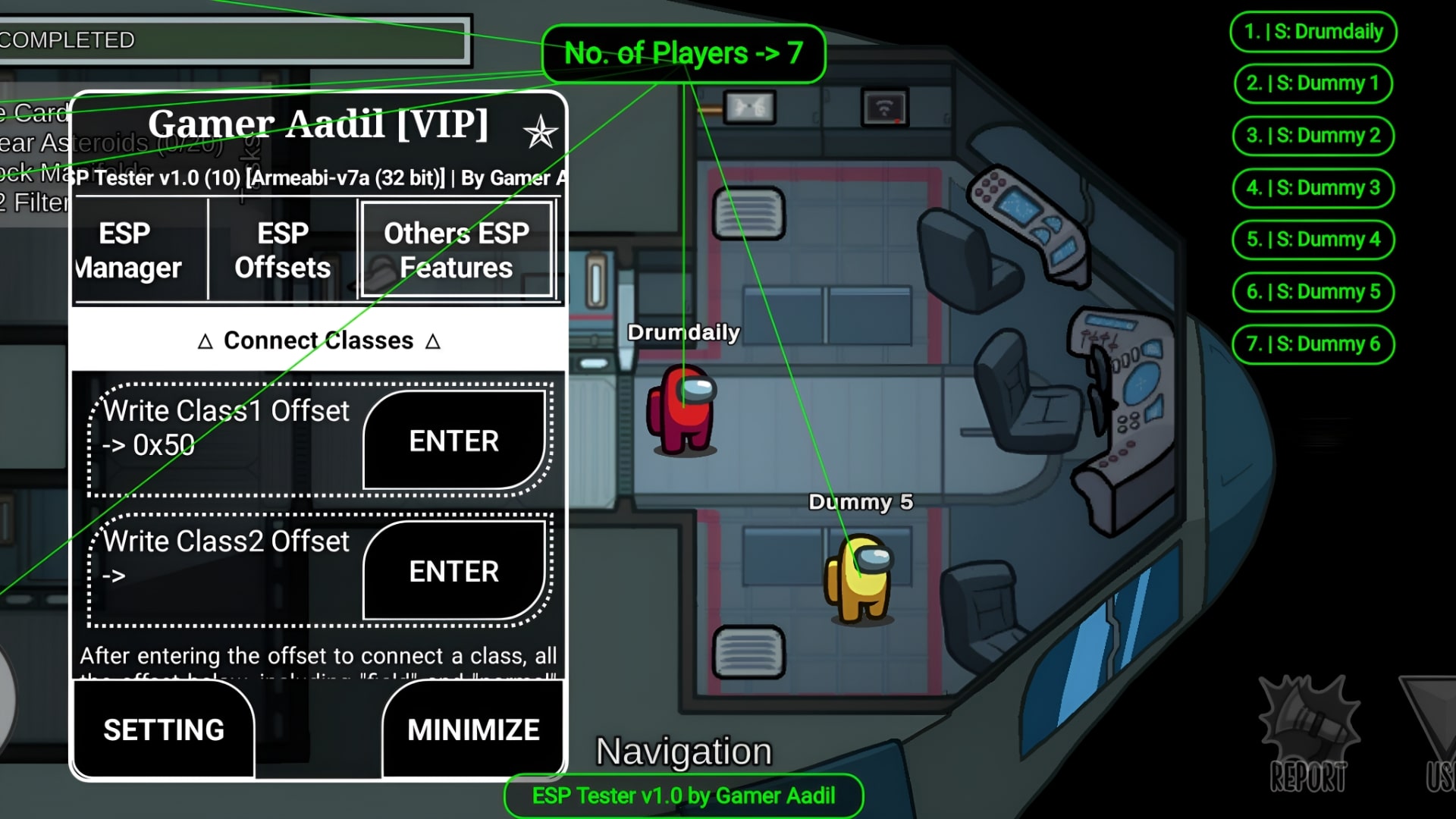Image resolution: width=1456 pixels, height=819 pixels.
Task: Collapse the Connect Classes section
Action: point(318,340)
